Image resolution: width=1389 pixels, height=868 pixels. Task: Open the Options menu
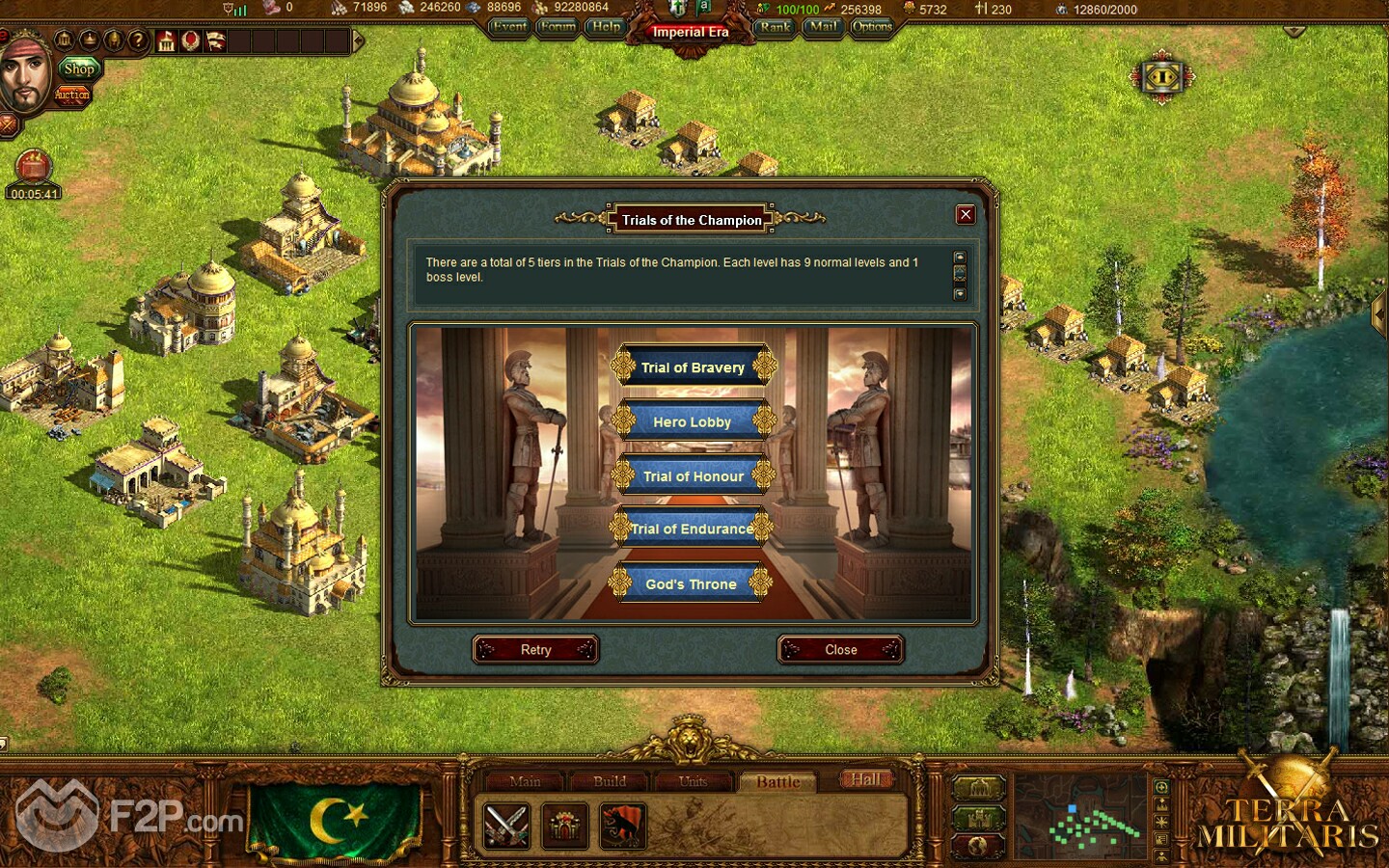coord(872,27)
